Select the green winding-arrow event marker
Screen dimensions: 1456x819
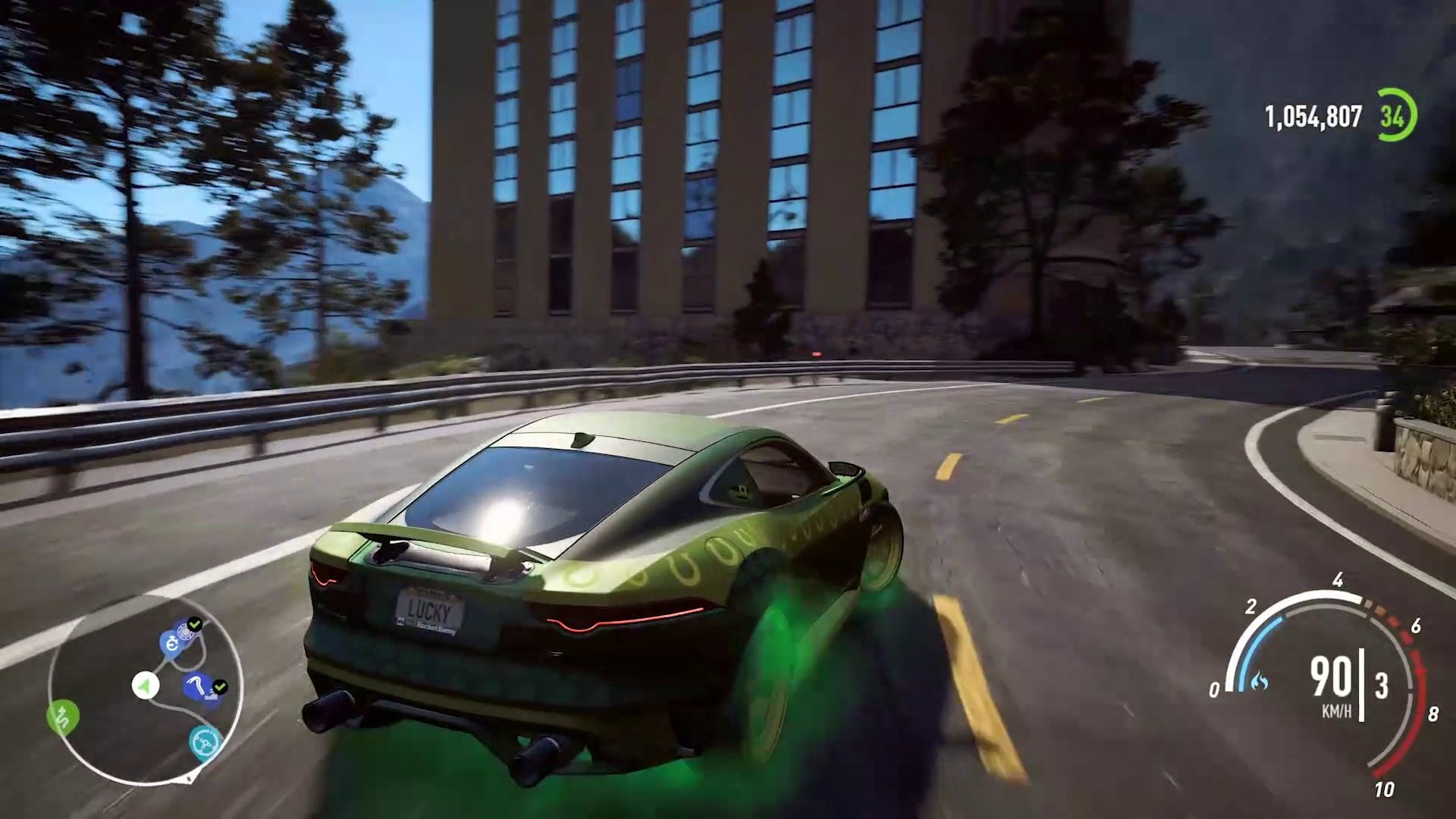63,717
